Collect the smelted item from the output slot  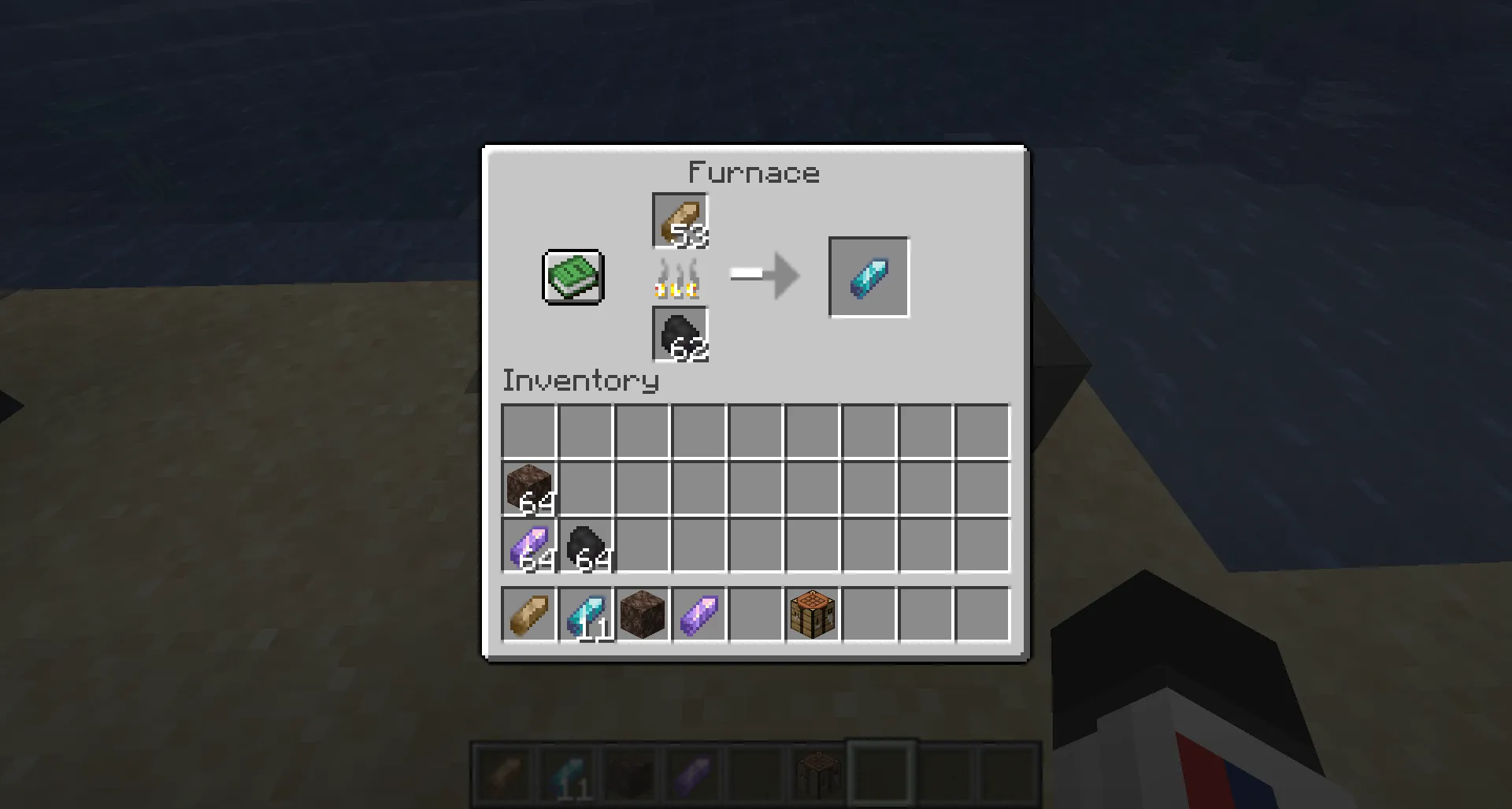tap(869, 276)
